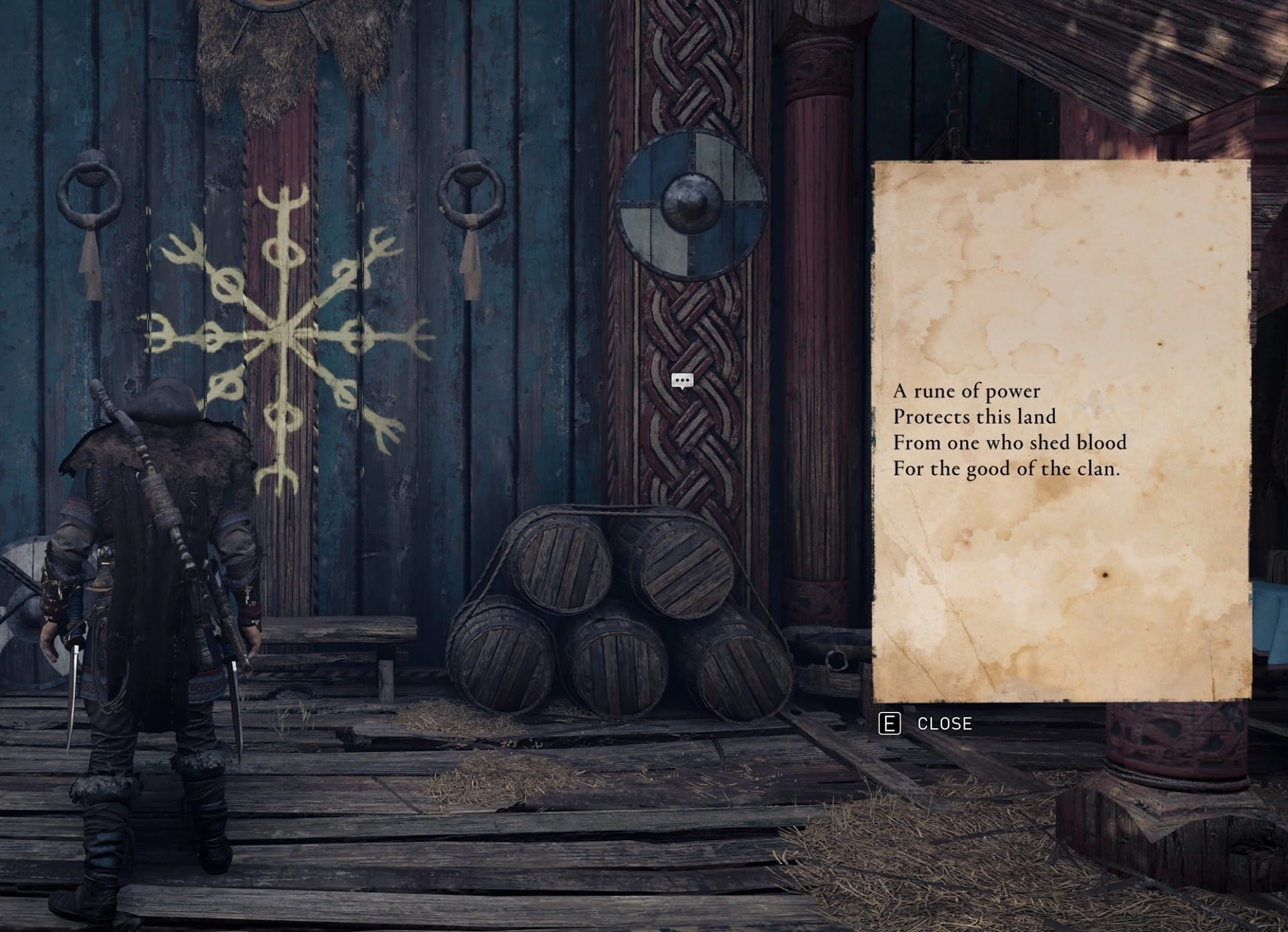The image size is (1288, 932).
Task: Select the speech bubble interaction marker
Action: pyautogui.click(x=682, y=381)
